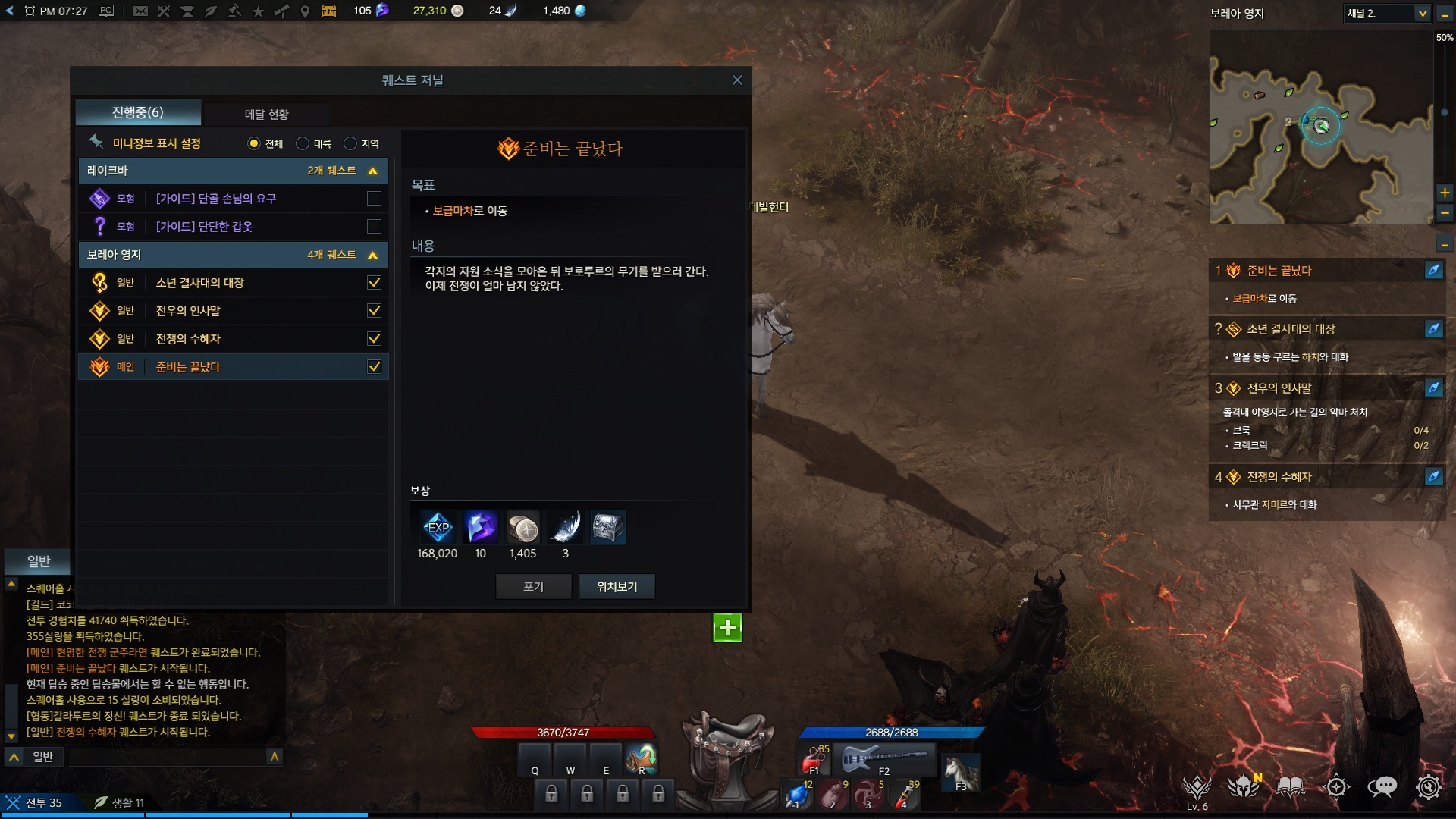Tick the 단골 손님의 요구 quest checkbox
This screenshot has width=1456, height=819.
374,199
